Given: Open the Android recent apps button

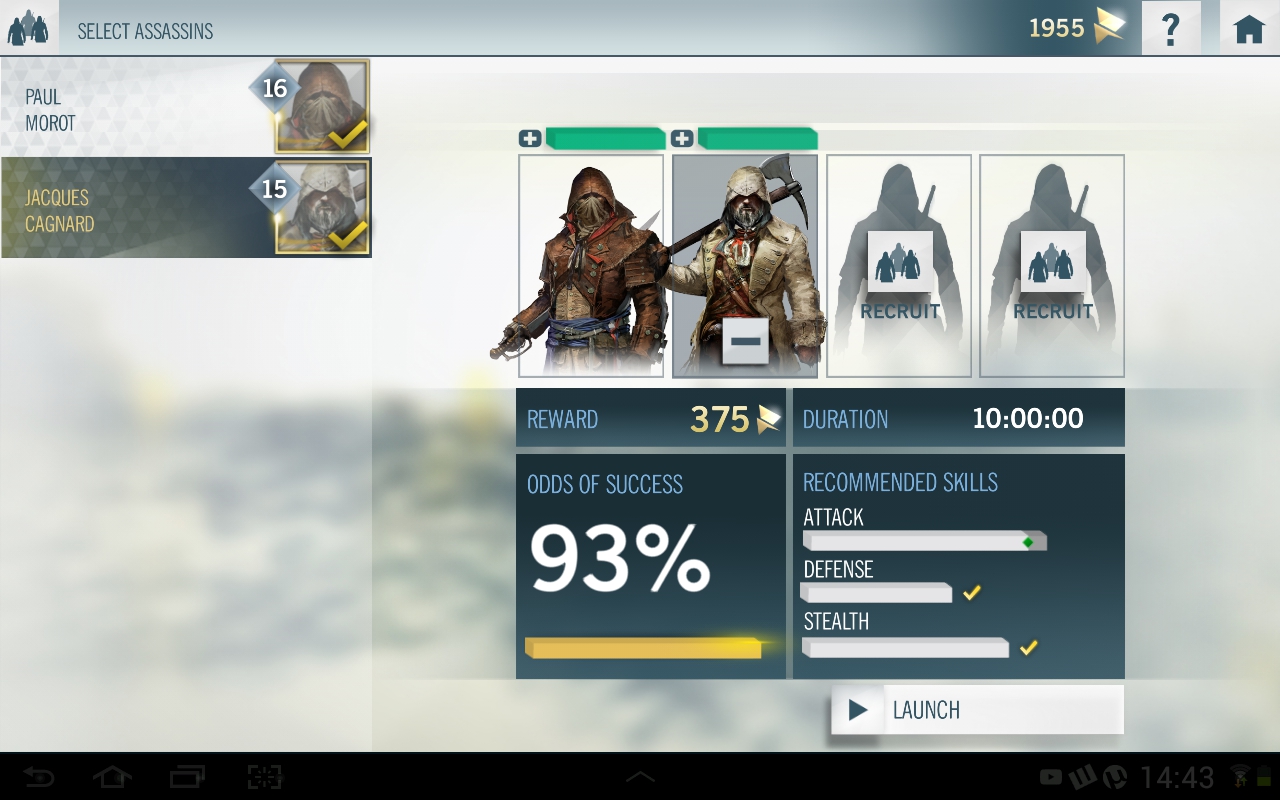Looking at the screenshot, I should [187, 777].
